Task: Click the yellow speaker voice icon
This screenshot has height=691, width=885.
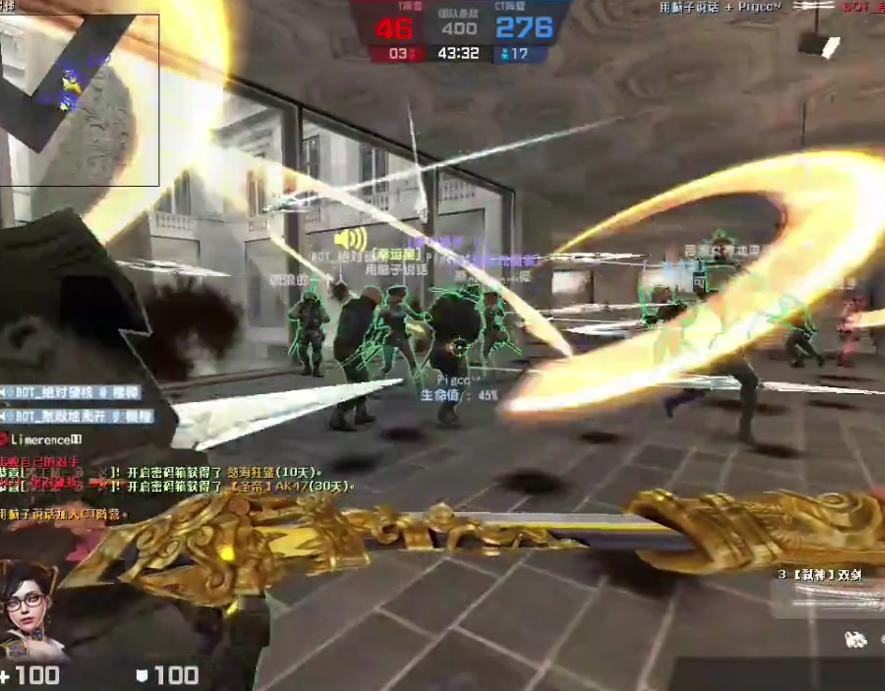Action: pos(351,240)
